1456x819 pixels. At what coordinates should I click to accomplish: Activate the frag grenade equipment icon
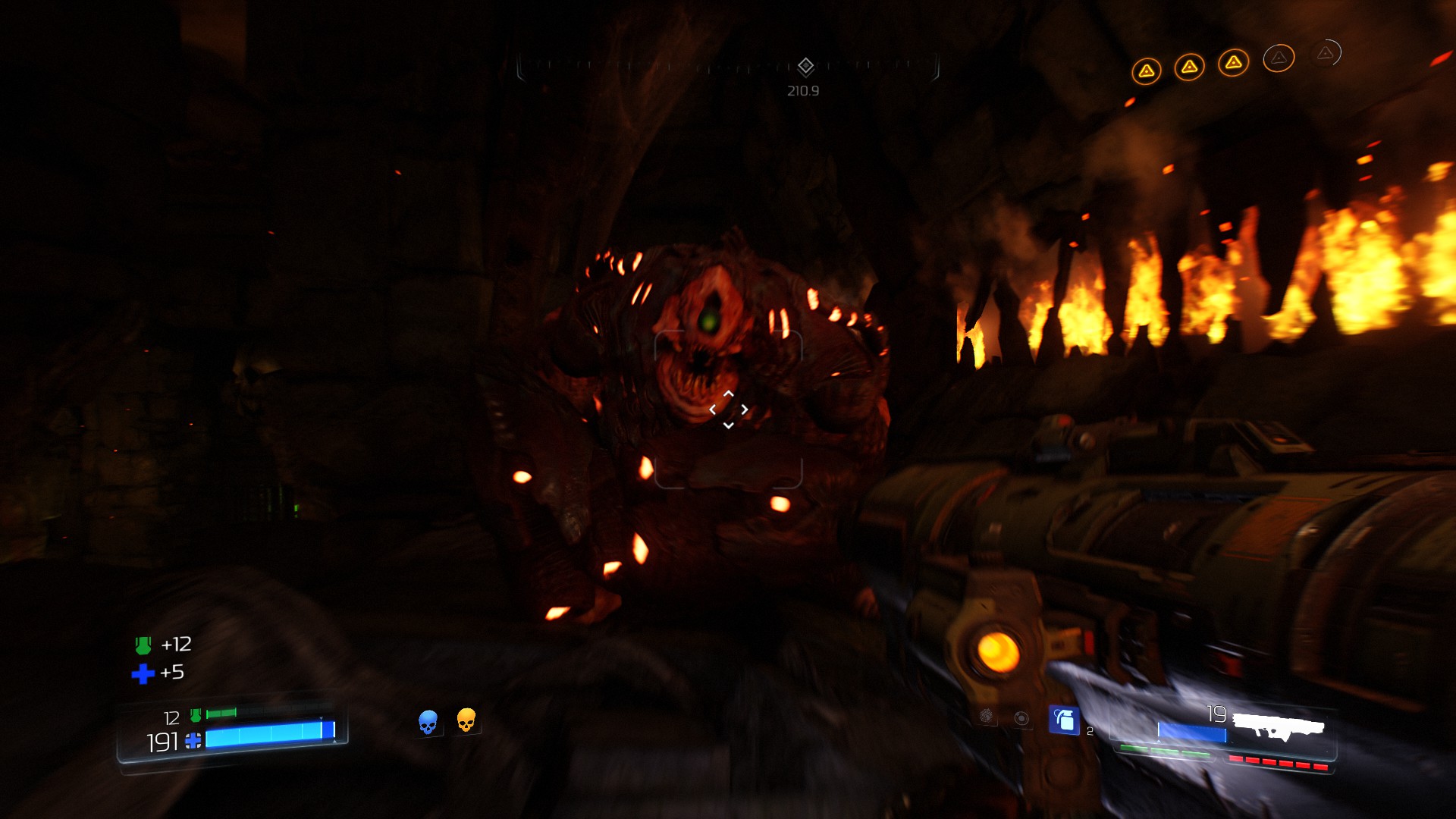[1064, 720]
